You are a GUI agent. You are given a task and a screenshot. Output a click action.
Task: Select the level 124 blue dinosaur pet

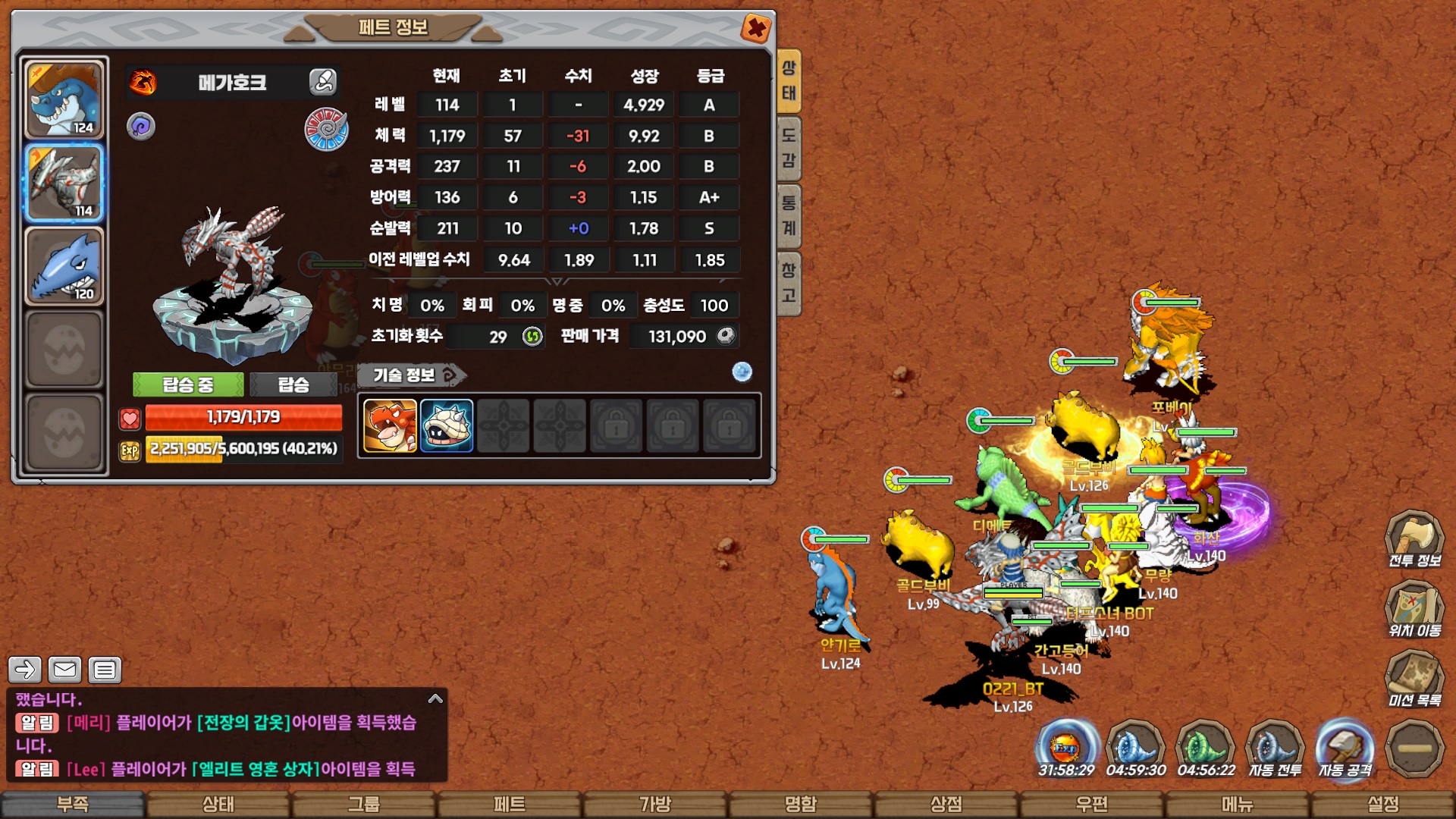click(x=64, y=99)
